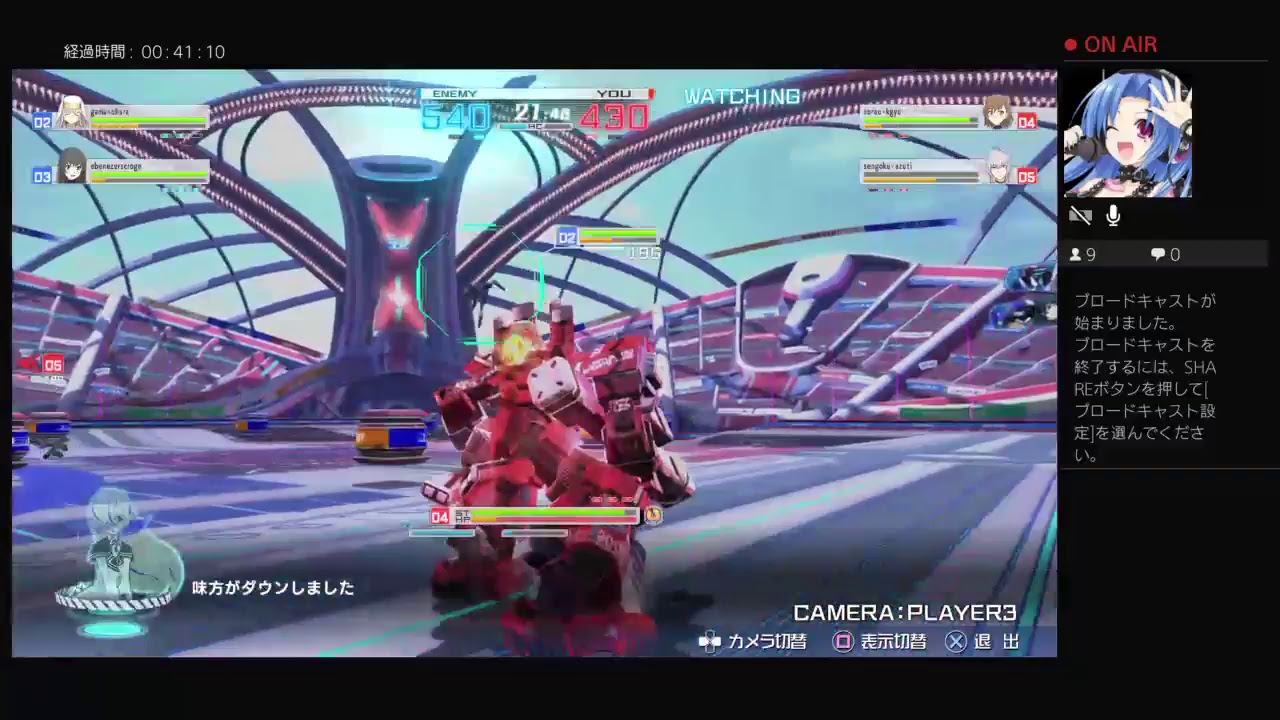Click CAMERA:PLAYER3 label to cycle cameras
1280x720 pixels.
[903, 613]
